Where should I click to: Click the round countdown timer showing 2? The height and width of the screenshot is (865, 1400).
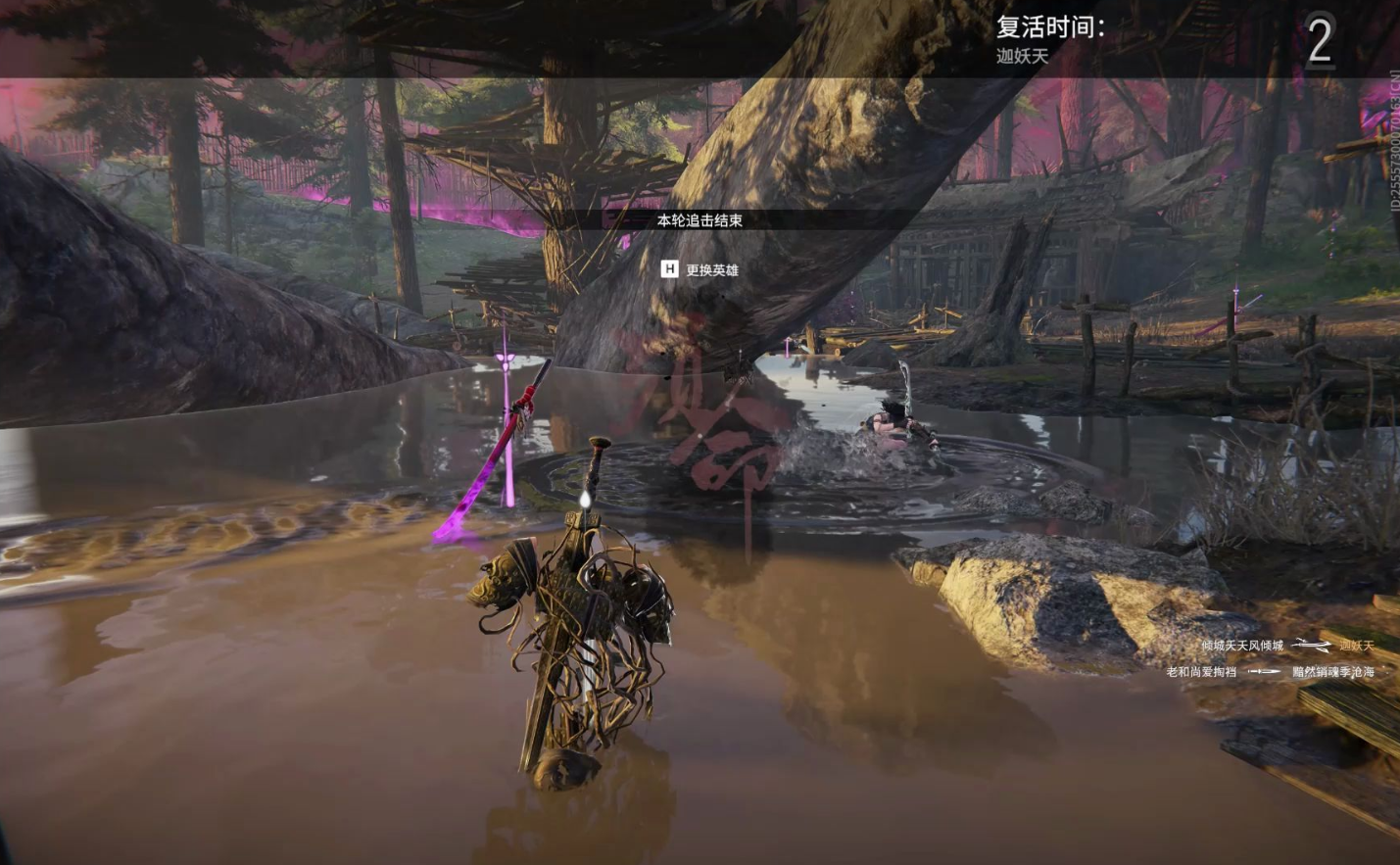[x=1321, y=41]
